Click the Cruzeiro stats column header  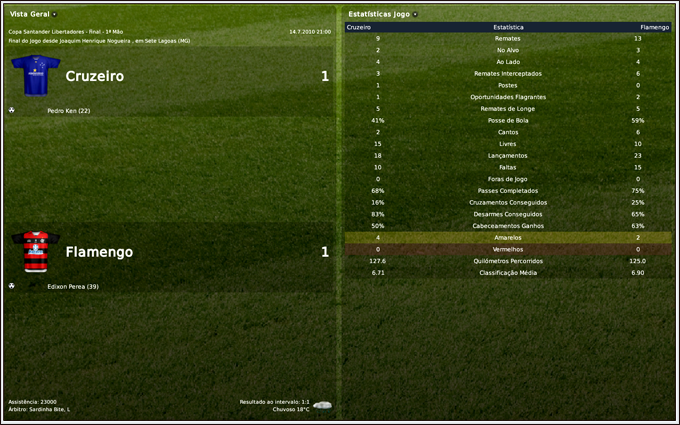tap(358, 27)
